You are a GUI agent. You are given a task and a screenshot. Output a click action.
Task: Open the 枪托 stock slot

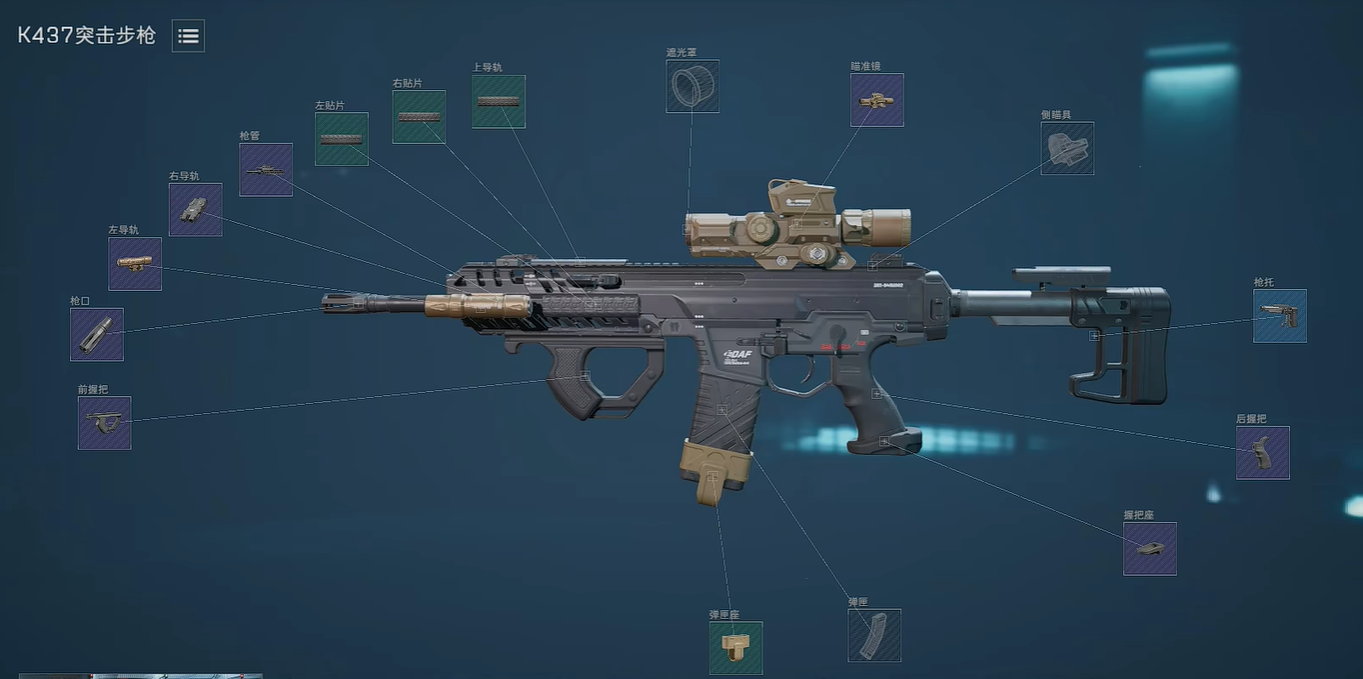tap(1280, 316)
